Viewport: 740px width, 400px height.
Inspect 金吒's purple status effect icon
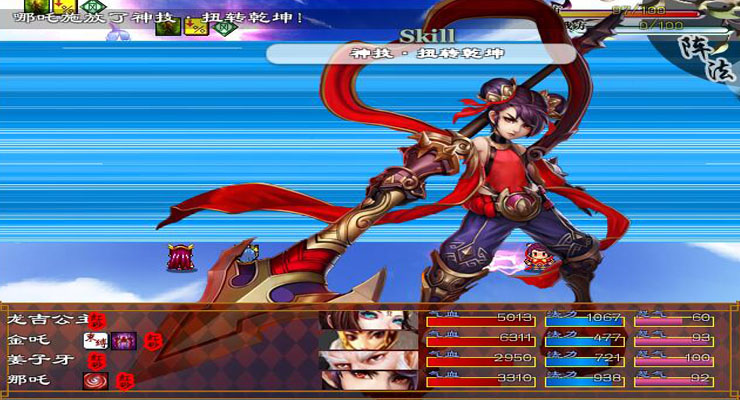pos(124,340)
